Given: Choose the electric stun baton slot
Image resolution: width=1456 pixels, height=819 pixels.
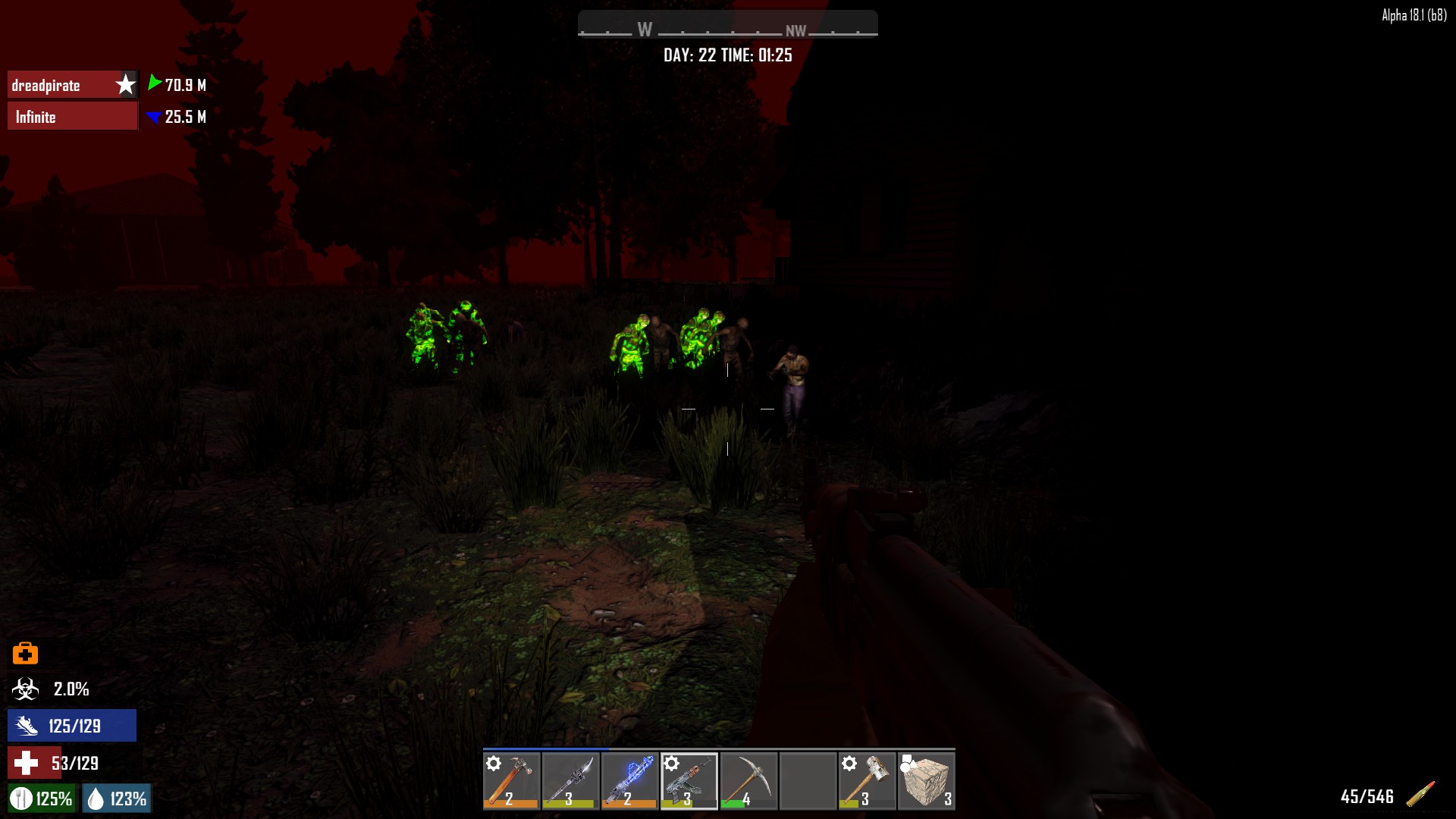Looking at the screenshot, I should (x=630, y=780).
